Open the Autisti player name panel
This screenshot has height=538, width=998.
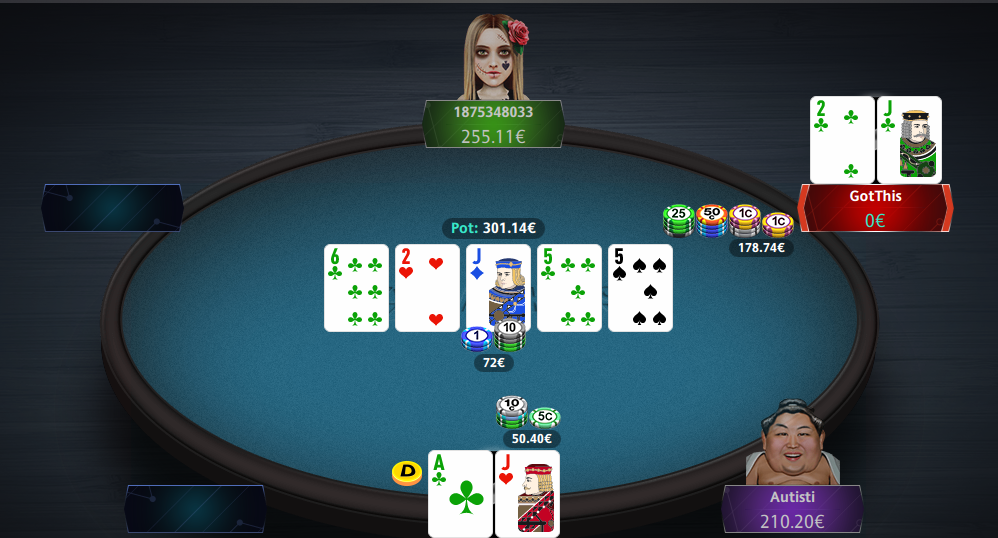(792, 508)
